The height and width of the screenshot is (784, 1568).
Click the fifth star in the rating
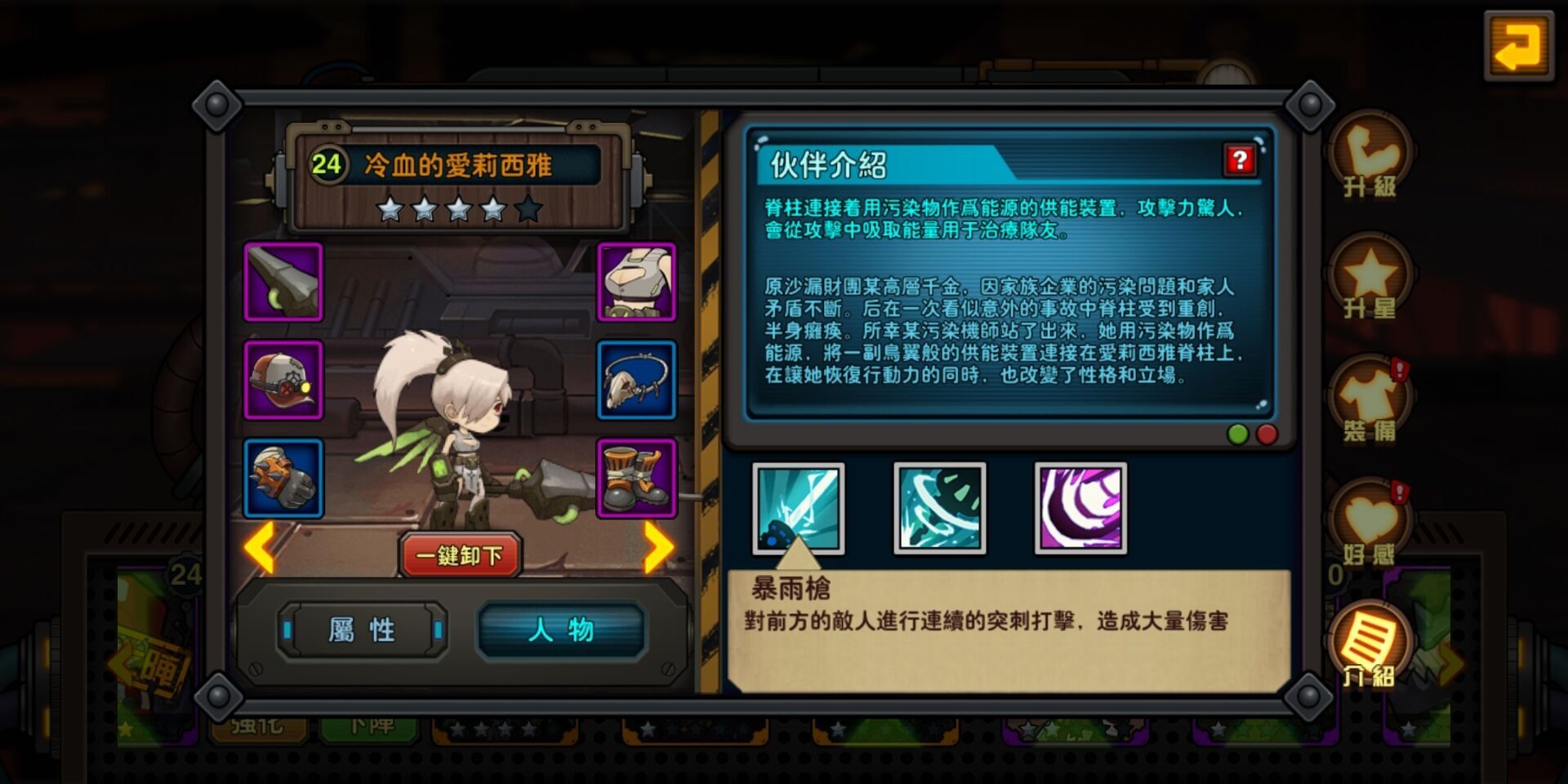[530, 210]
